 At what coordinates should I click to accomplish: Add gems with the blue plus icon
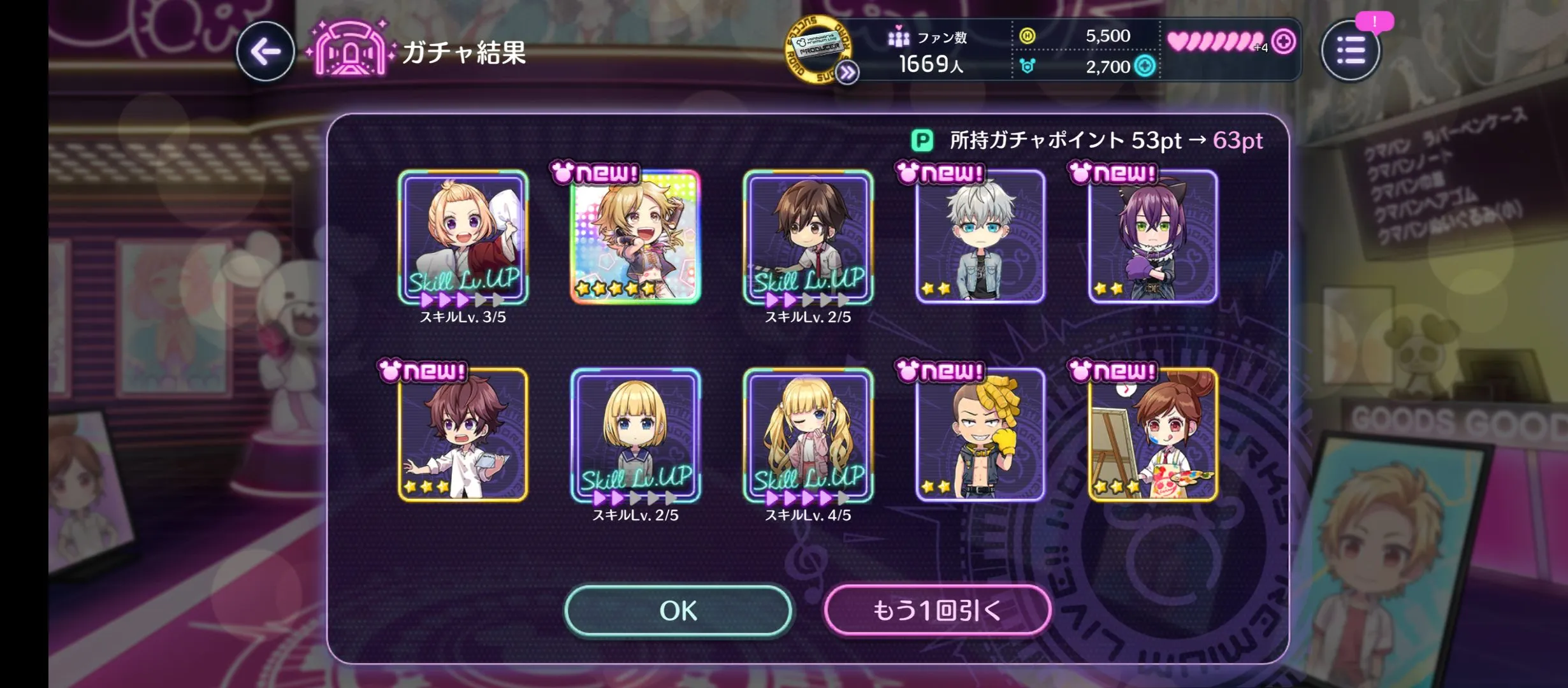[1145, 66]
